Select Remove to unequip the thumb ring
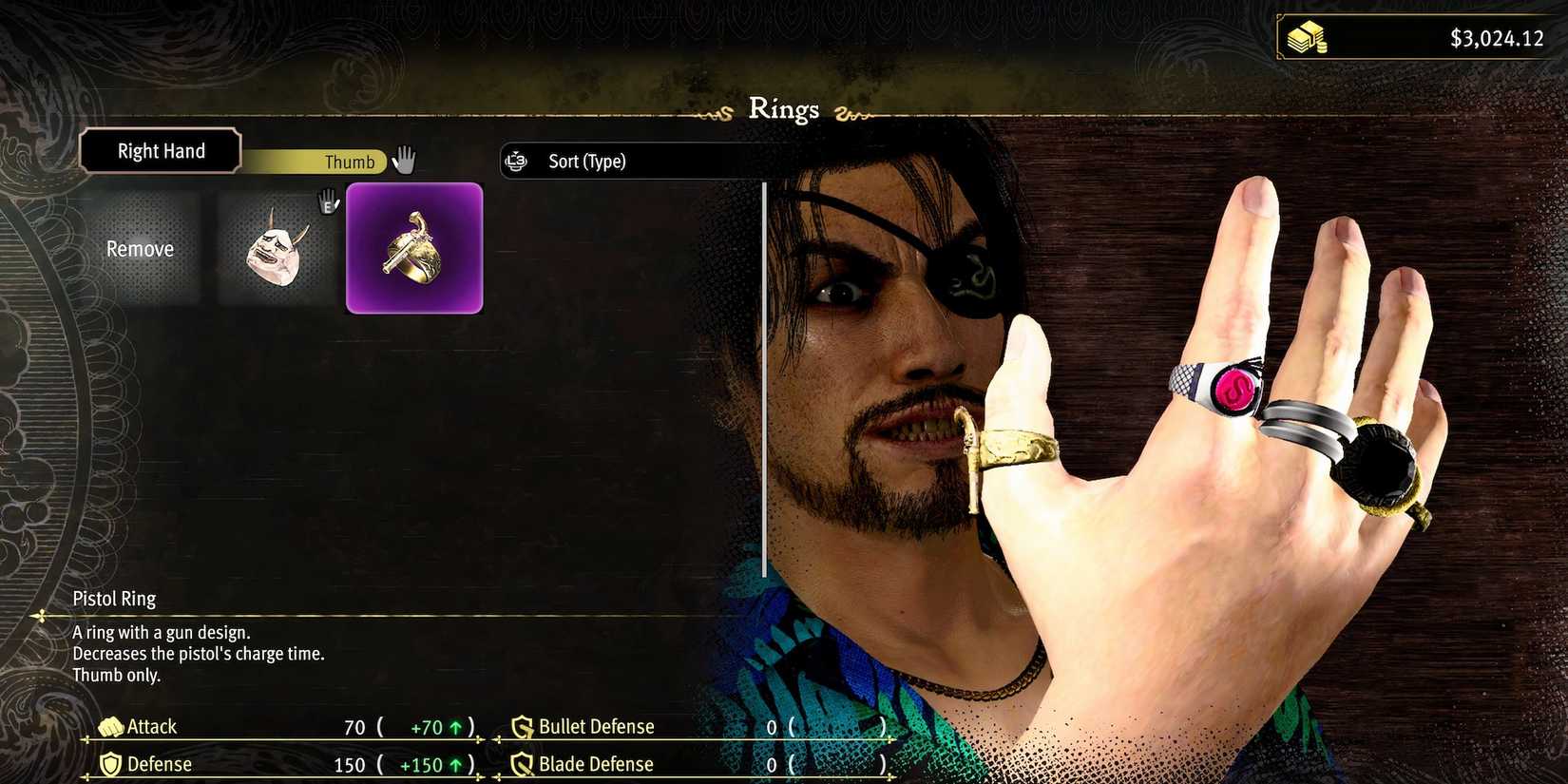 coord(140,249)
